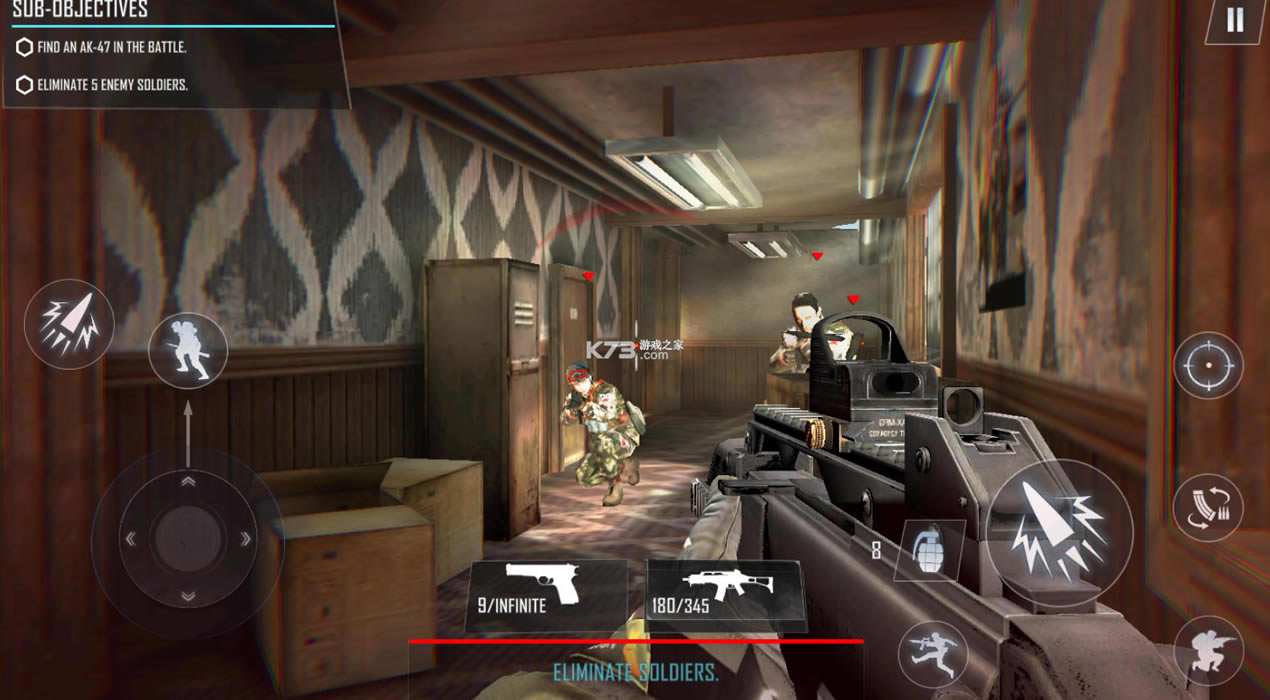The height and width of the screenshot is (700, 1270).
Task: Use the small fire button on left
Action: coord(69,324)
